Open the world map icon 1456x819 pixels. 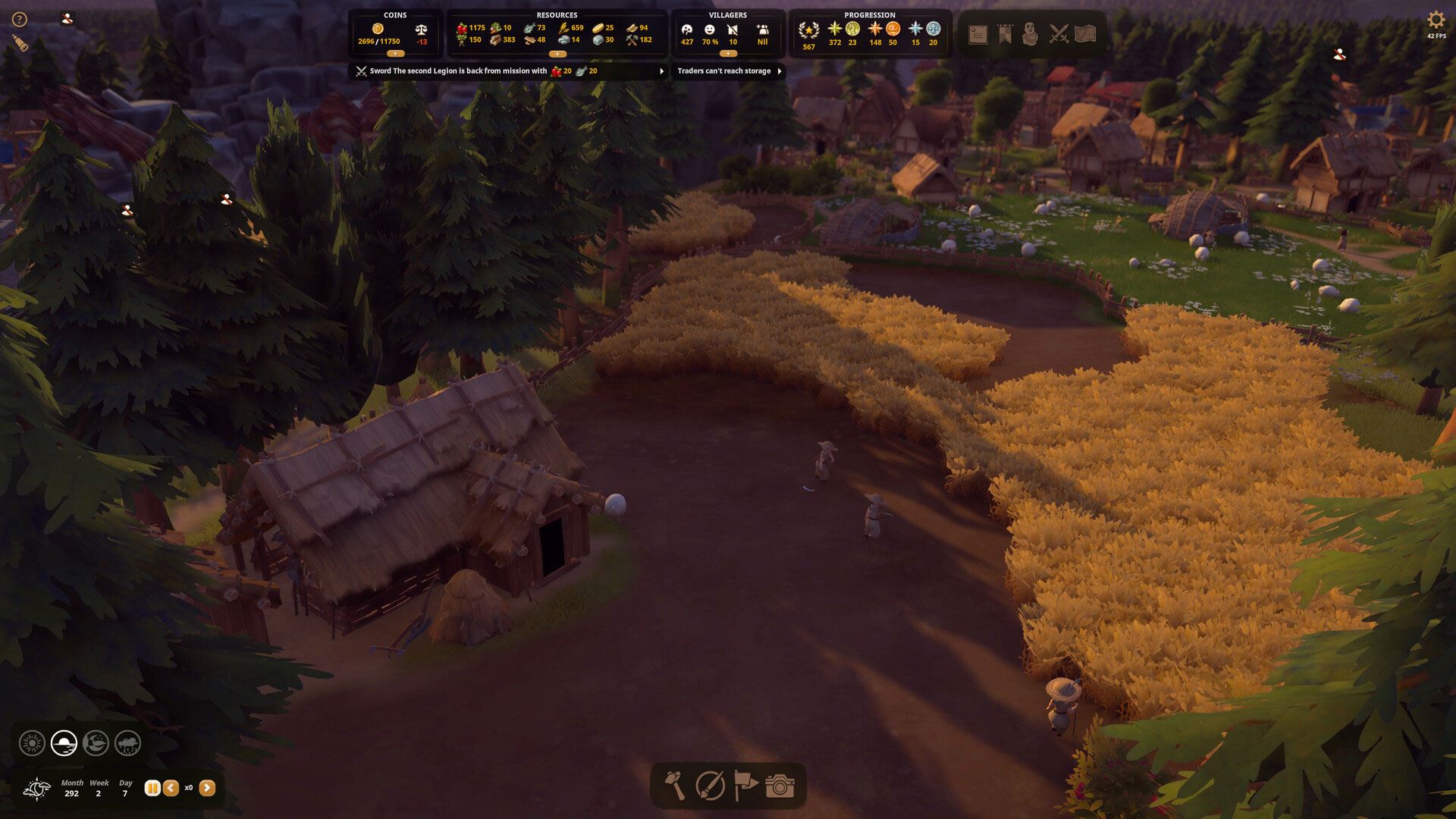pyautogui.click(x=1086, y=34)
